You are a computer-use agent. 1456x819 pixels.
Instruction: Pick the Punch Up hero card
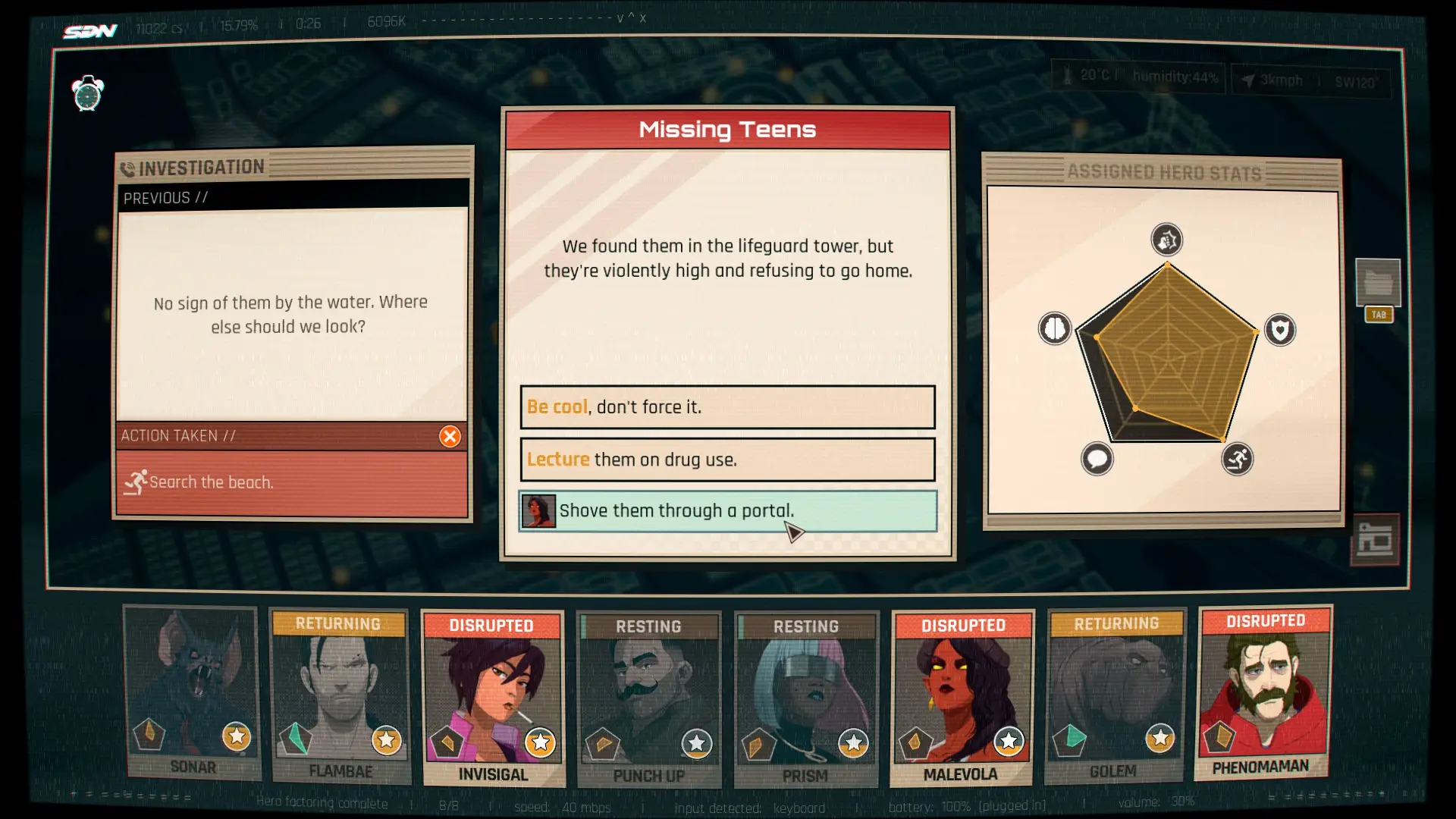(648, 699)
